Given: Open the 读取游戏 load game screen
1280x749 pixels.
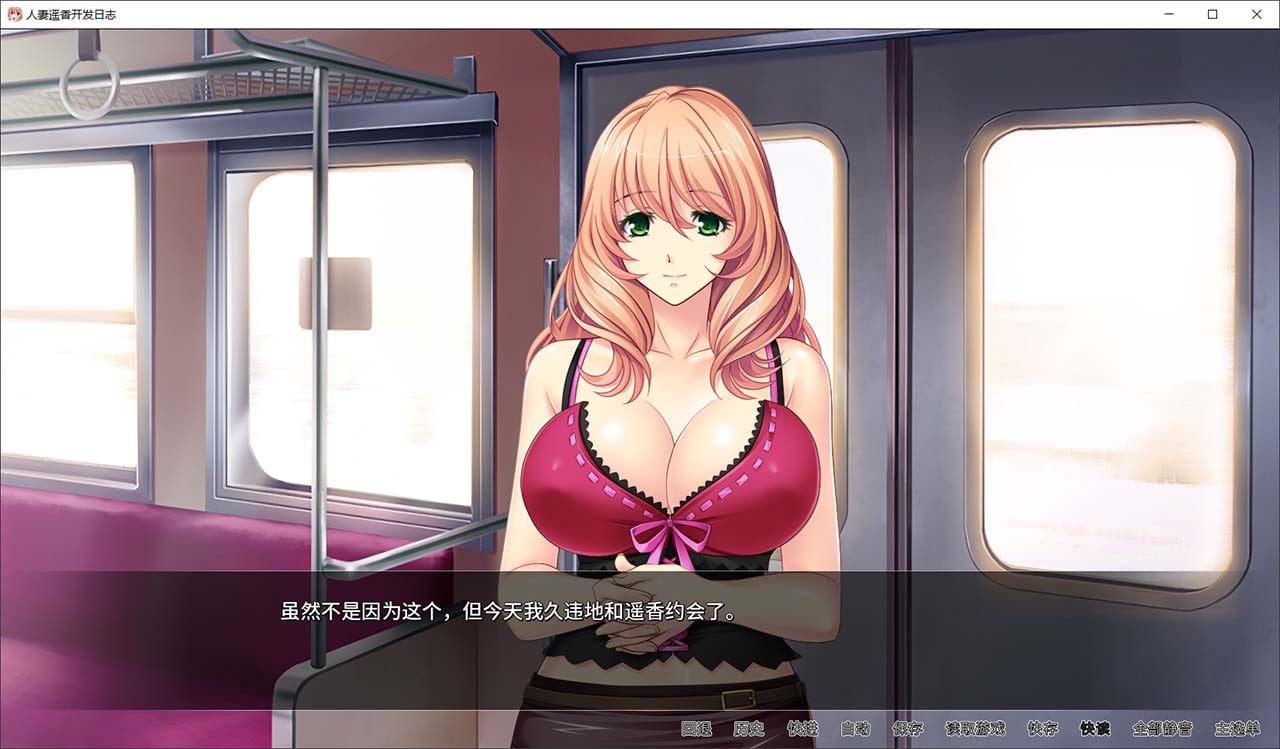Looking at the screenshot, I should coord(975,729).
